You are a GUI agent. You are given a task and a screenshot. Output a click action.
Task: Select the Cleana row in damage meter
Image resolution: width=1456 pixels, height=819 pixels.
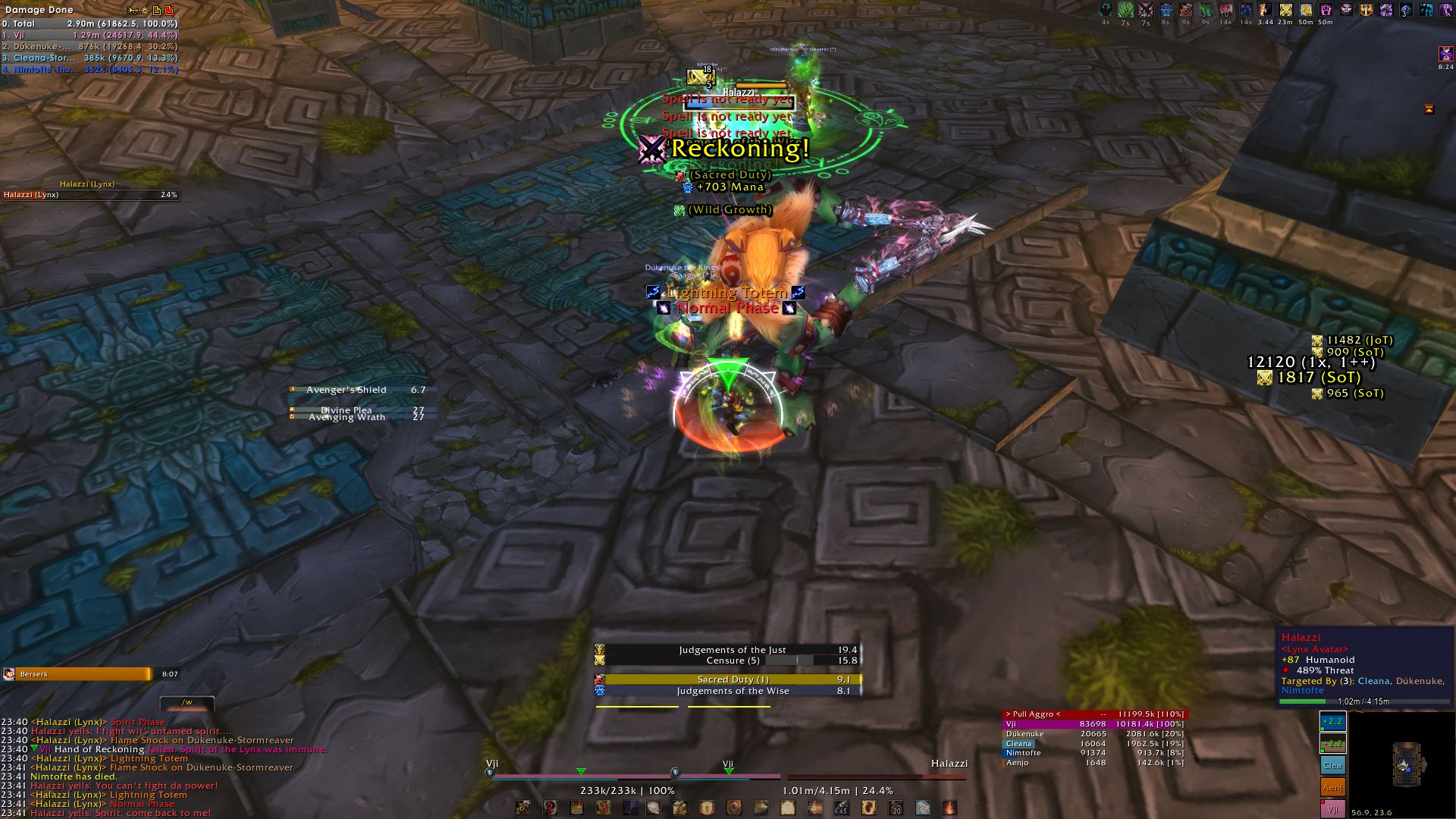coord(89,58)
